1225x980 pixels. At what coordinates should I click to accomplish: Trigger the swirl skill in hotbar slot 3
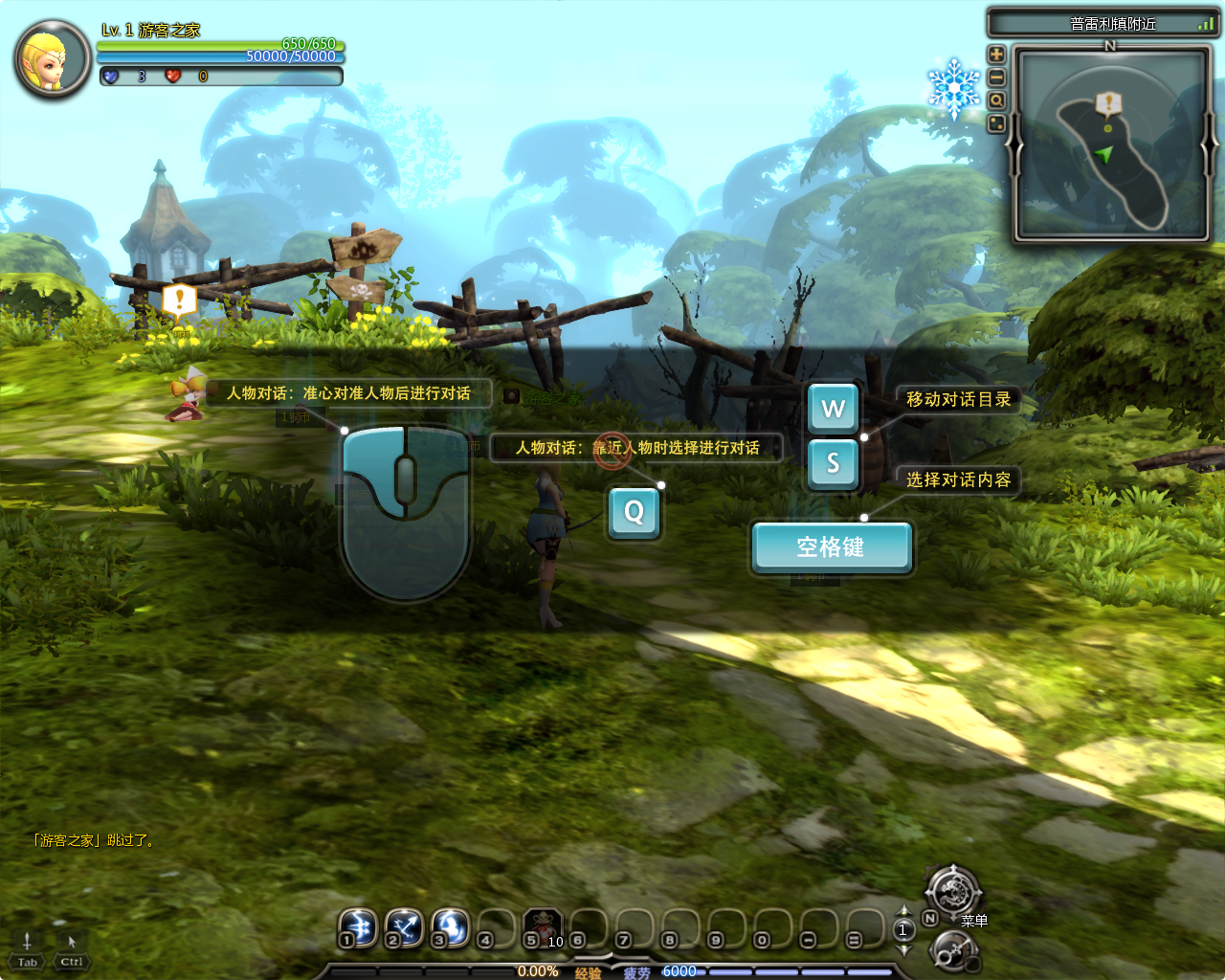pyautogui.click(x=450, y=926)
